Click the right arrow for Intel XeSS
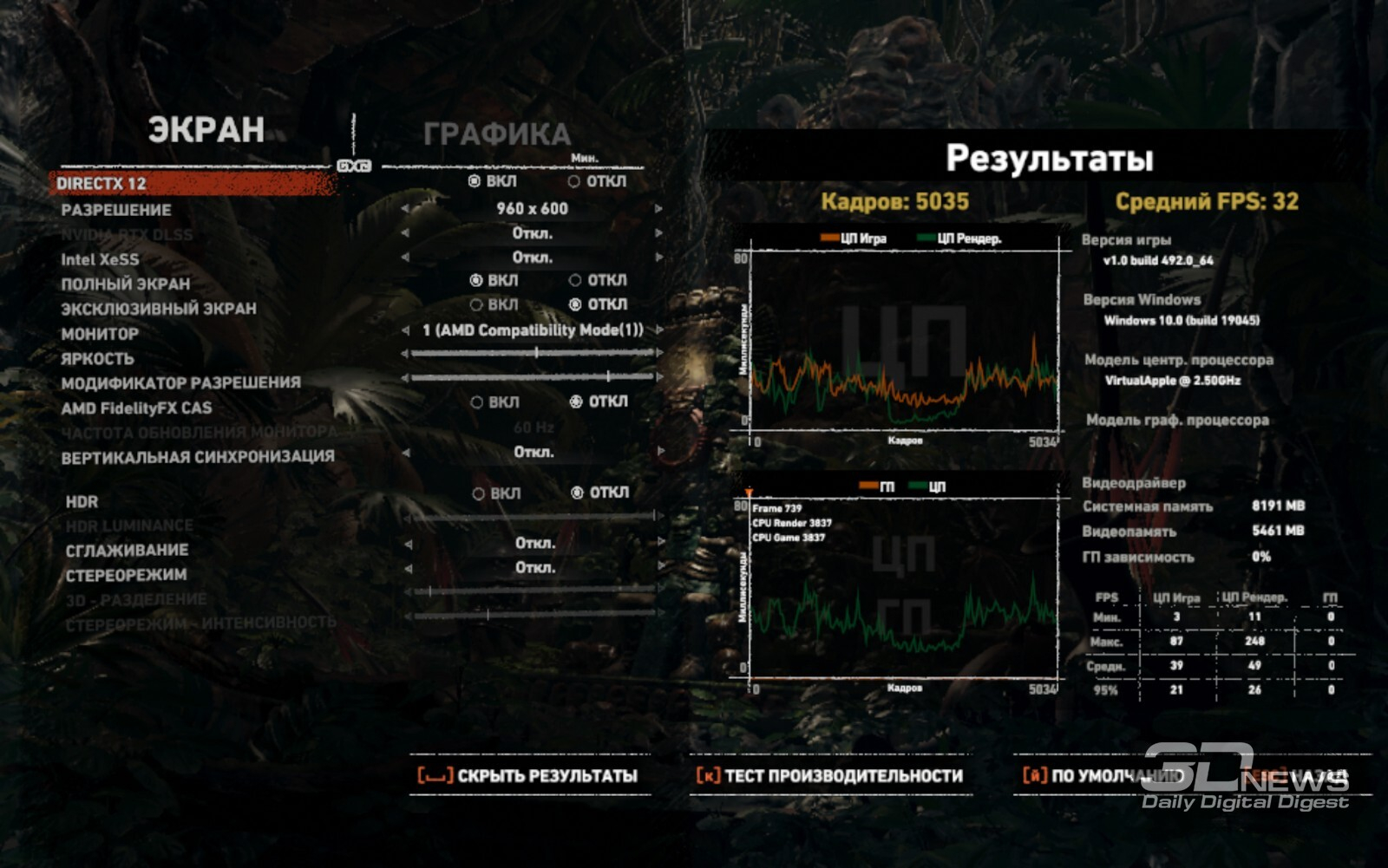1388x868 pixels. (x=658, y=258)
